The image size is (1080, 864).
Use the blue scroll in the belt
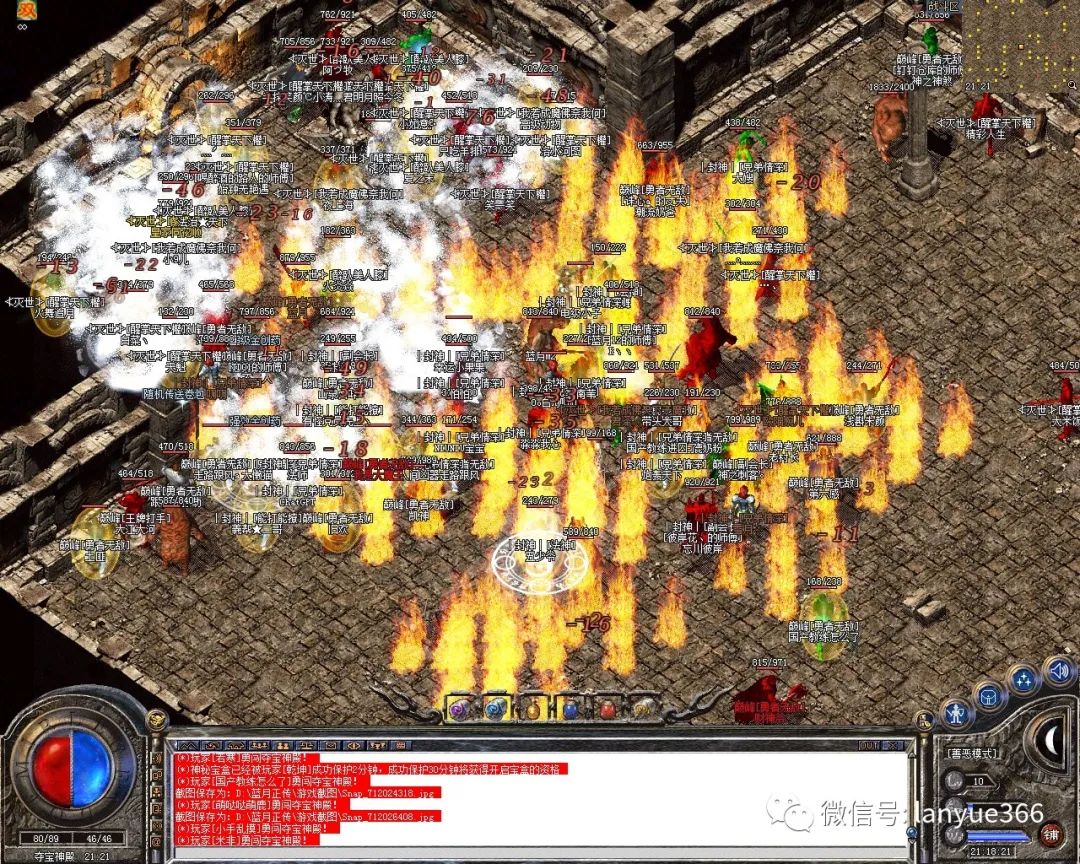(496, 708)
